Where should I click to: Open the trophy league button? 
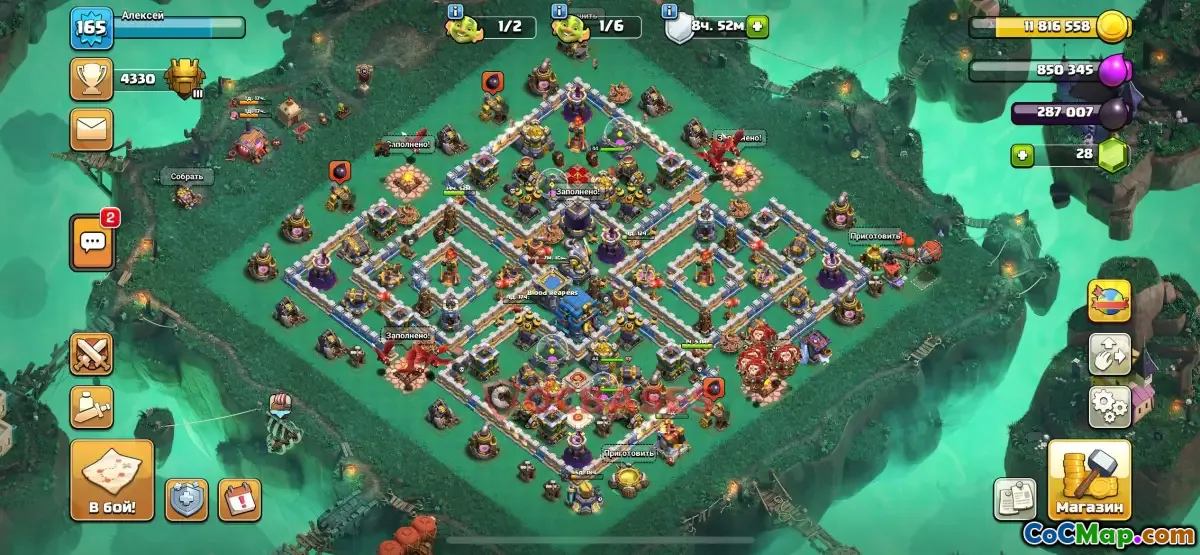(x=91, y=79)
